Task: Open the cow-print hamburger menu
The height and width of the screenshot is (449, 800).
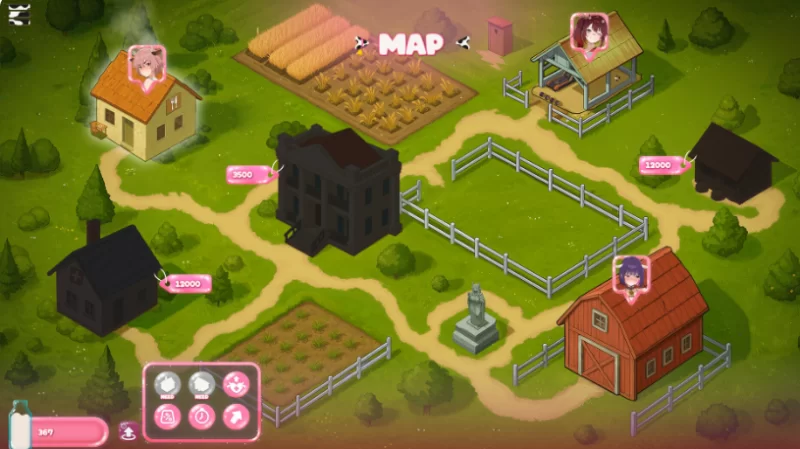Action: coord(19,15)
